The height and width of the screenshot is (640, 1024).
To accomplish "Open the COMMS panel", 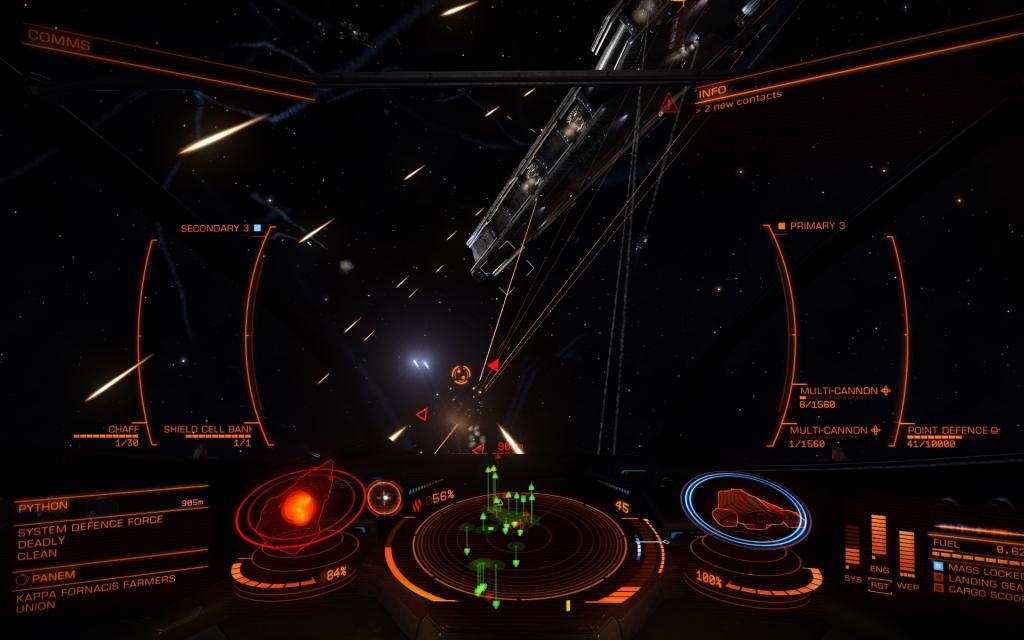I will 58,44.
